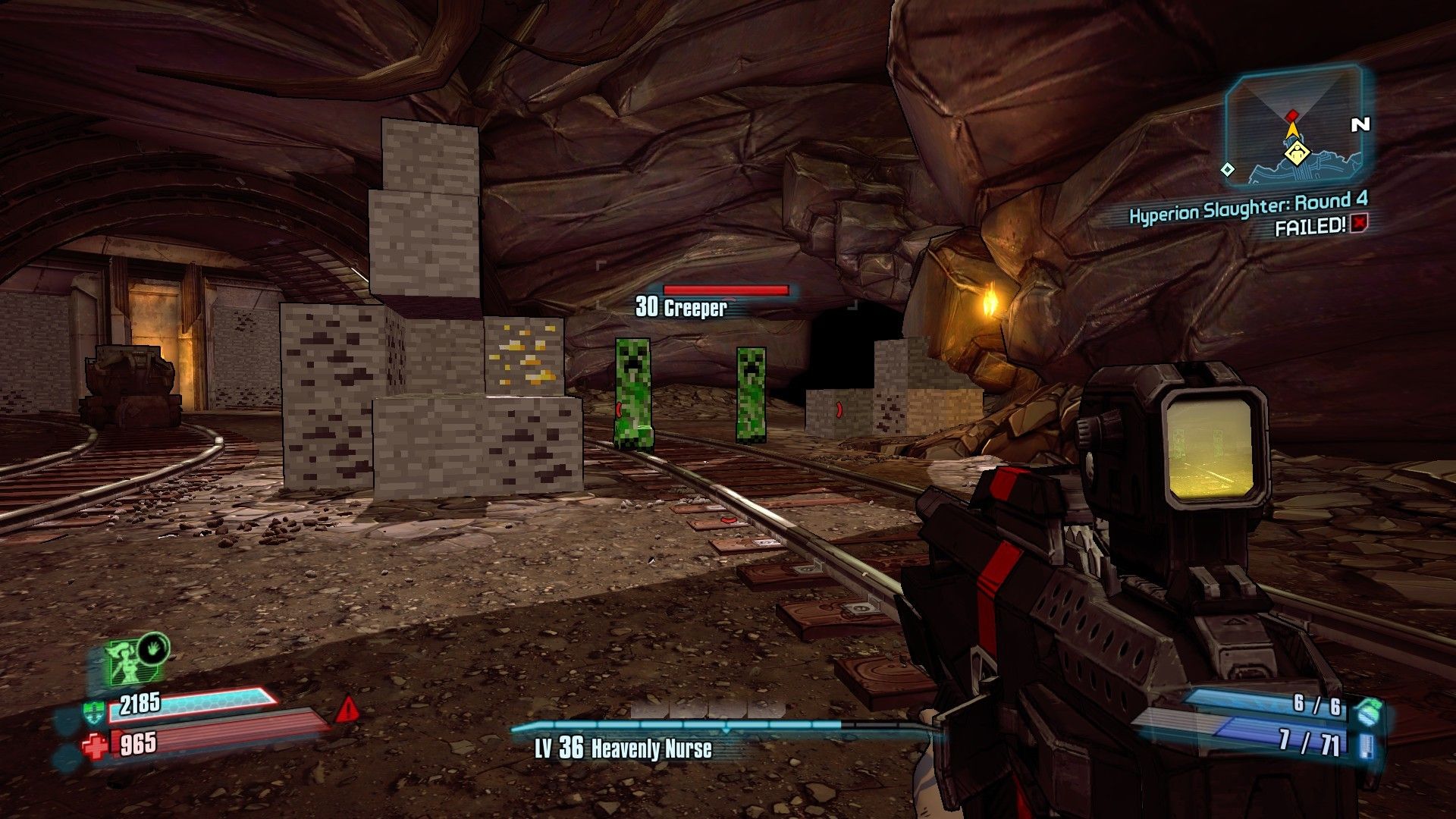This screenshot has width=1456, height=819.
Task: Select the shield icon beside 2185
Action: (93, 711)
